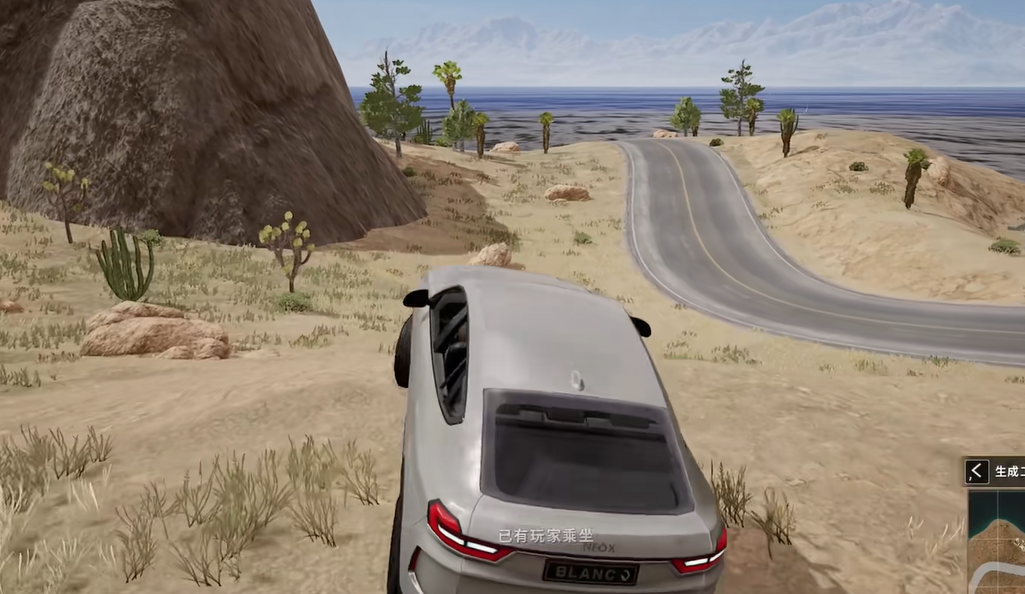Click the left-arrow button above the minimap
This screenshot has height=594, width=1025.
coord(977,471)
